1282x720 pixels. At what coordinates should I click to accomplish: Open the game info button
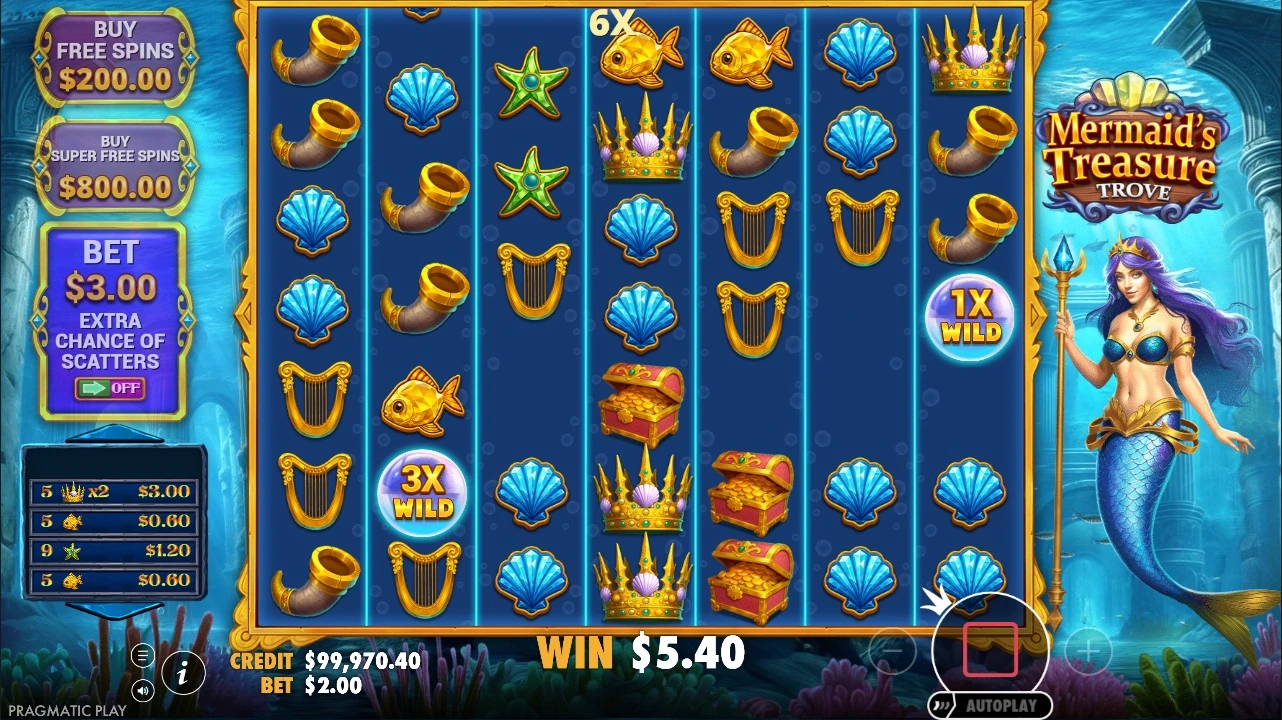[x=183, y=673]
